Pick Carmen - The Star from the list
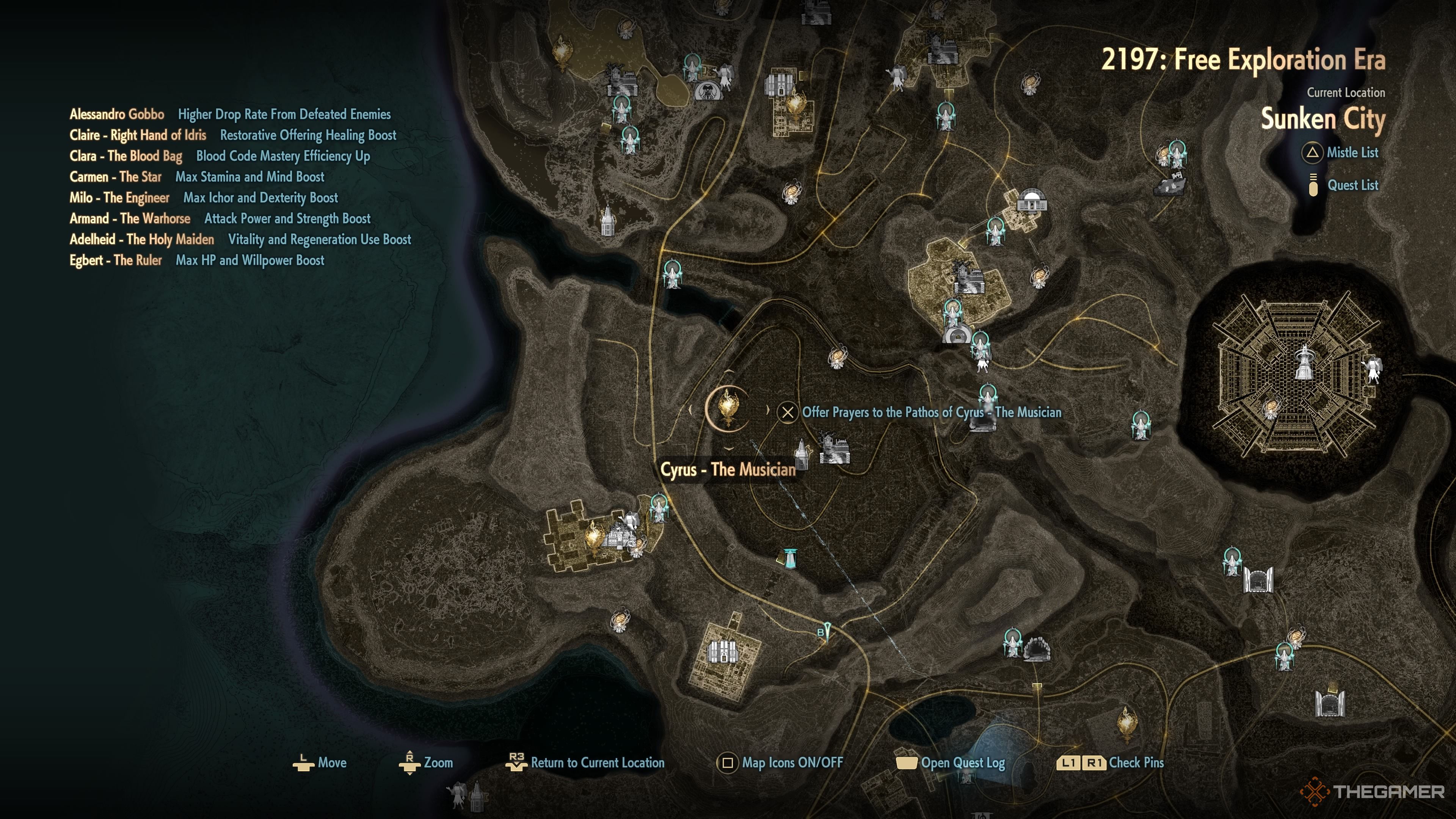The image size is (1456, 819). tap(115, 177)
